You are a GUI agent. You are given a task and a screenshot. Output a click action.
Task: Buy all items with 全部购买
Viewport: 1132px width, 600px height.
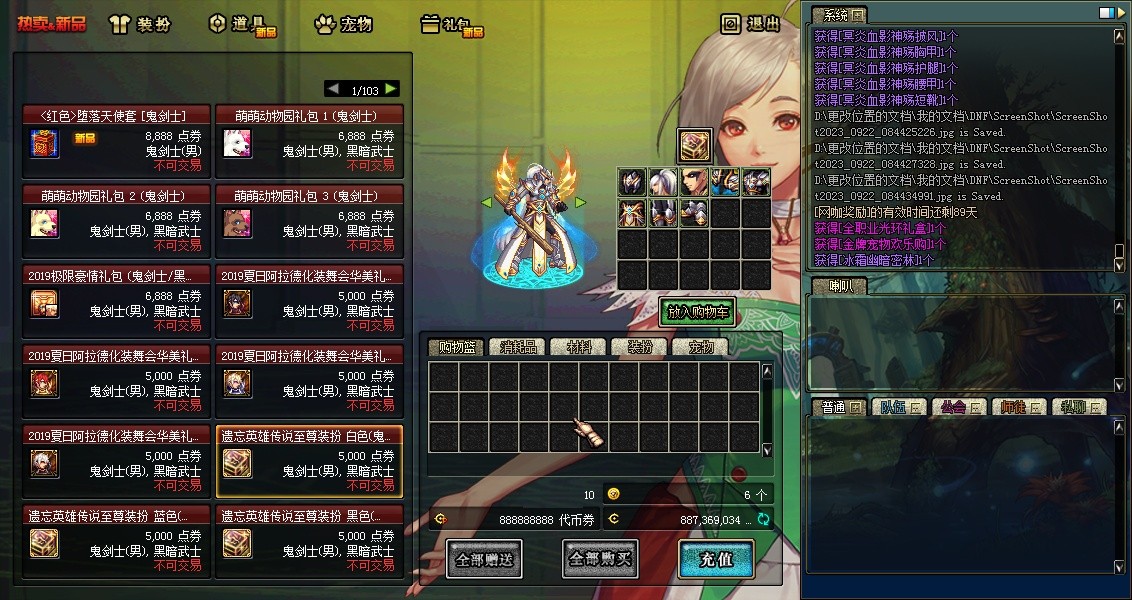[x=600, y=560]
